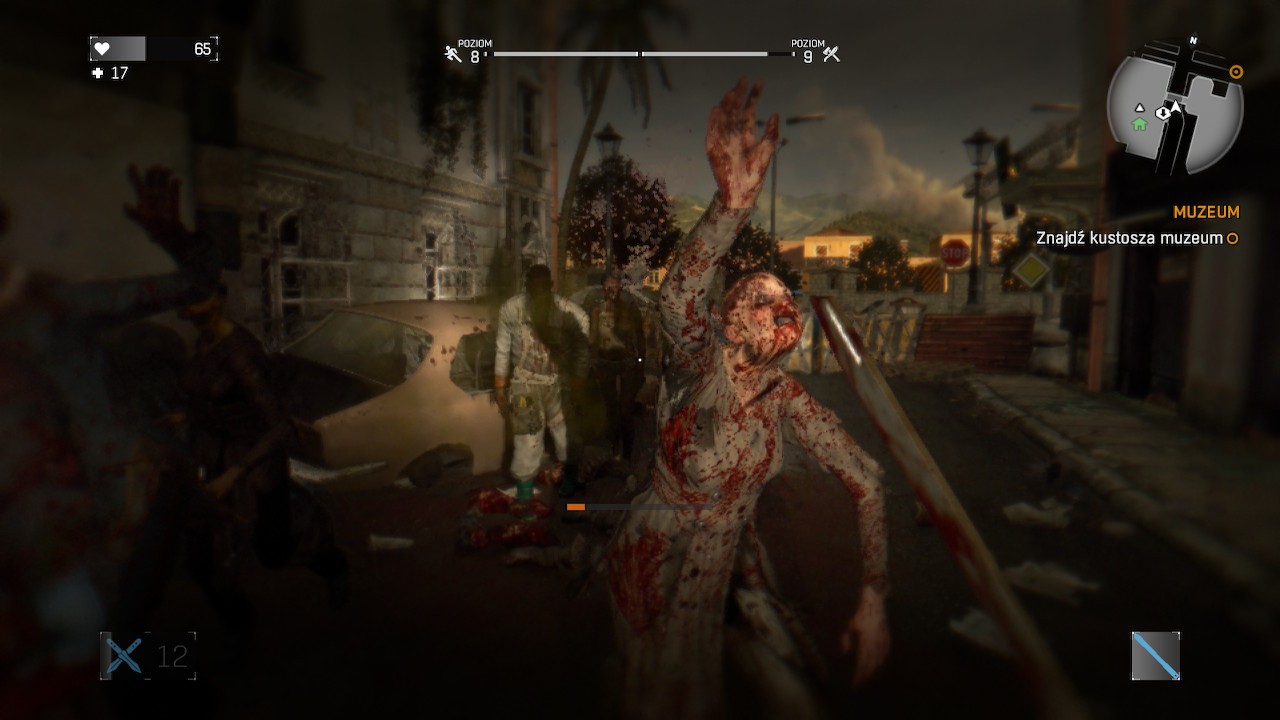This screenshot has width=1280, height=720.
Task: Select the orange objective circle on the minimap
Action: [x=1236, y=71]
